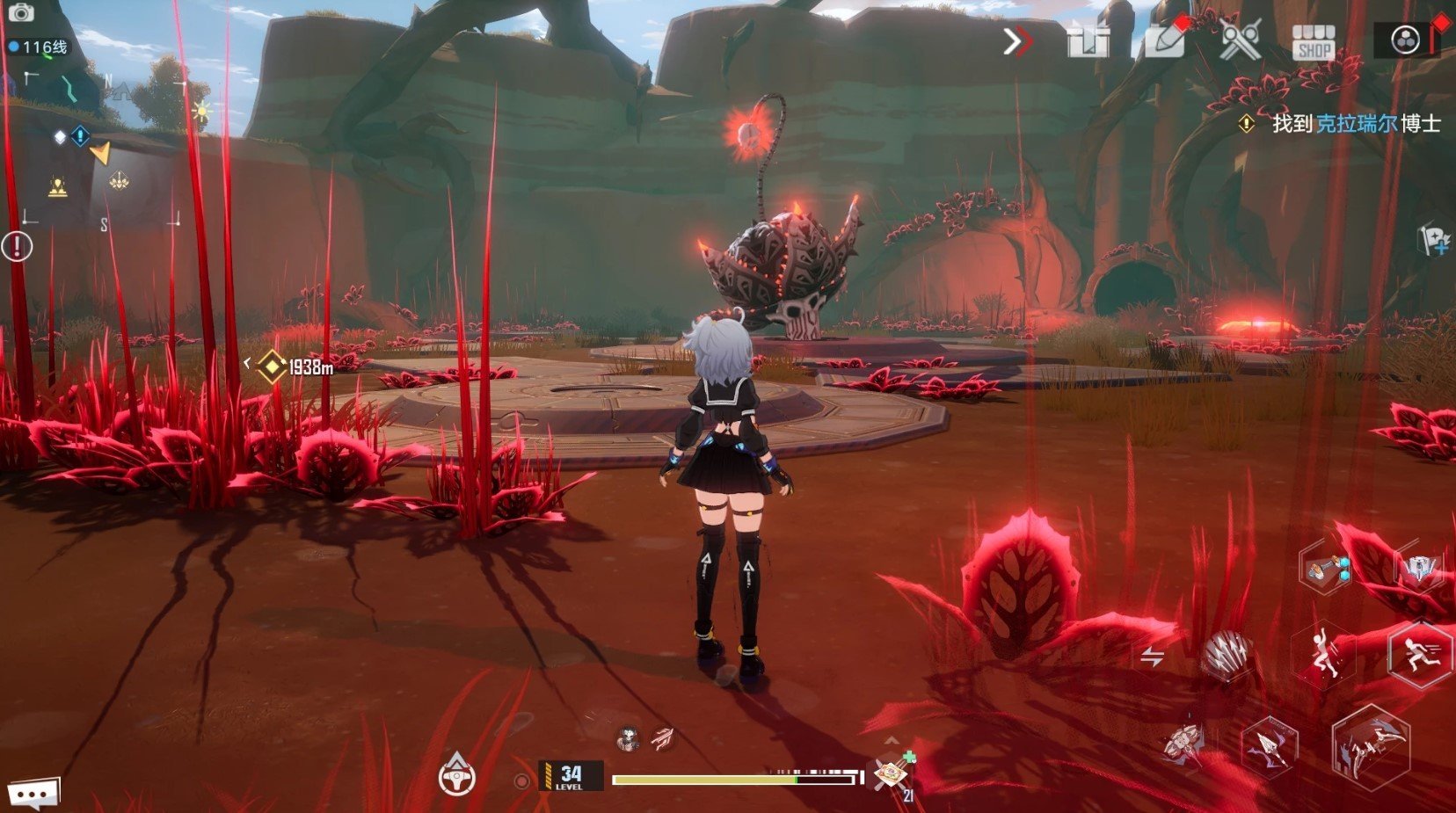This screenshot has width=1456, height=813.
Task: Expand the top menu with the double-arrow button
Action: tap(1017, 41)
